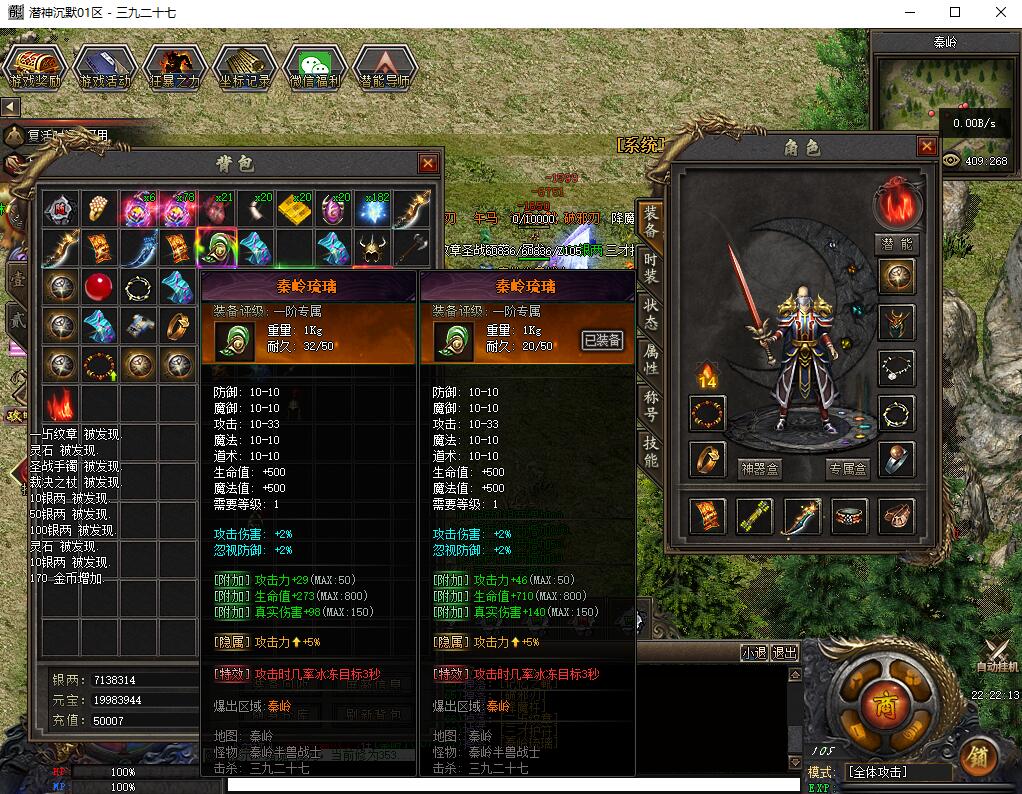Maximize the game window
The width and height of the screenshot is (1022, 794).
(955, 13)
